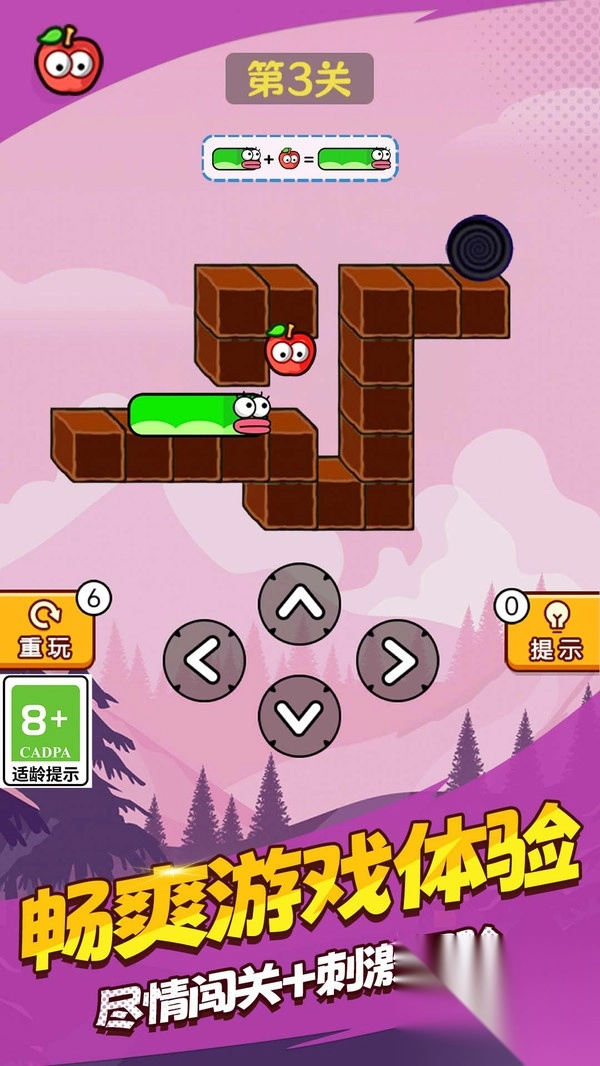The width and height of the screenshot is (600, 1066).
Task: Hit the right arrow direction button
Action: 397,660
